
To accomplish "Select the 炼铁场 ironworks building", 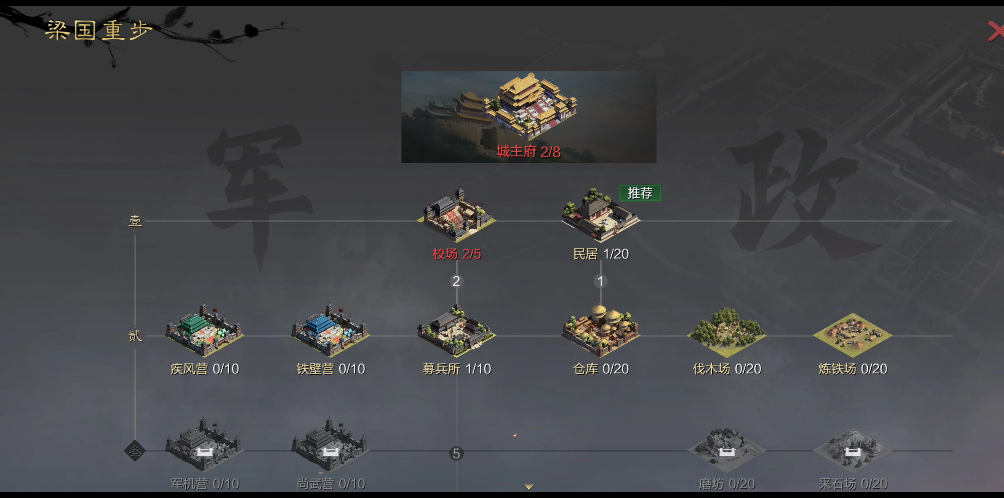I will 852,334.
